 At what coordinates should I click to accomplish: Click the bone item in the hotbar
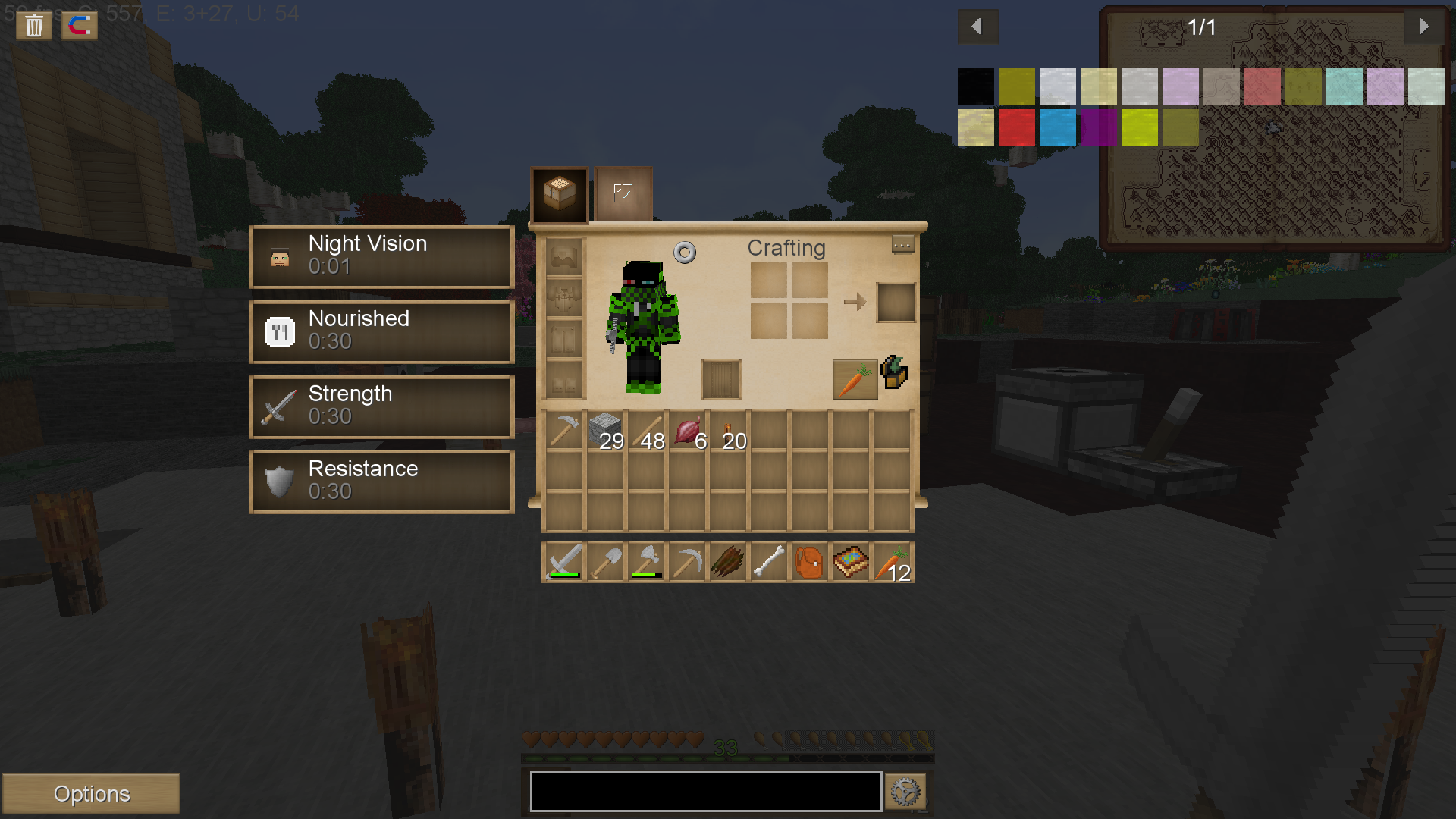coord(768,561)
